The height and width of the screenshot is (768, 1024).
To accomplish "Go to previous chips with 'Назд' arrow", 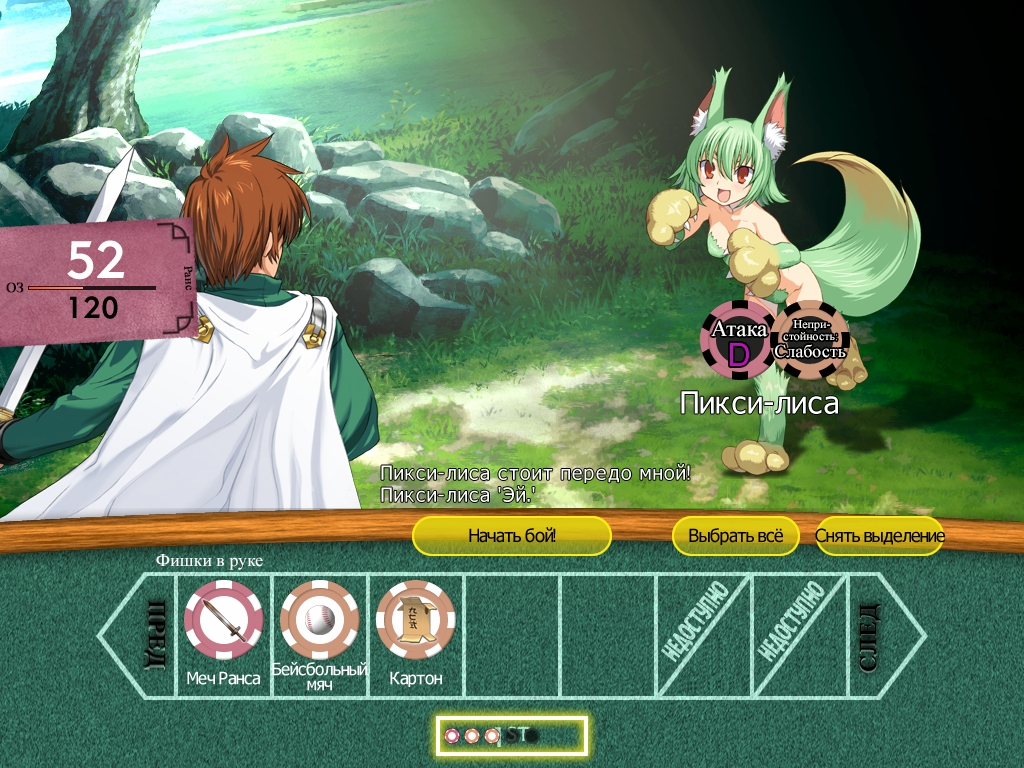I will (142, 634).
